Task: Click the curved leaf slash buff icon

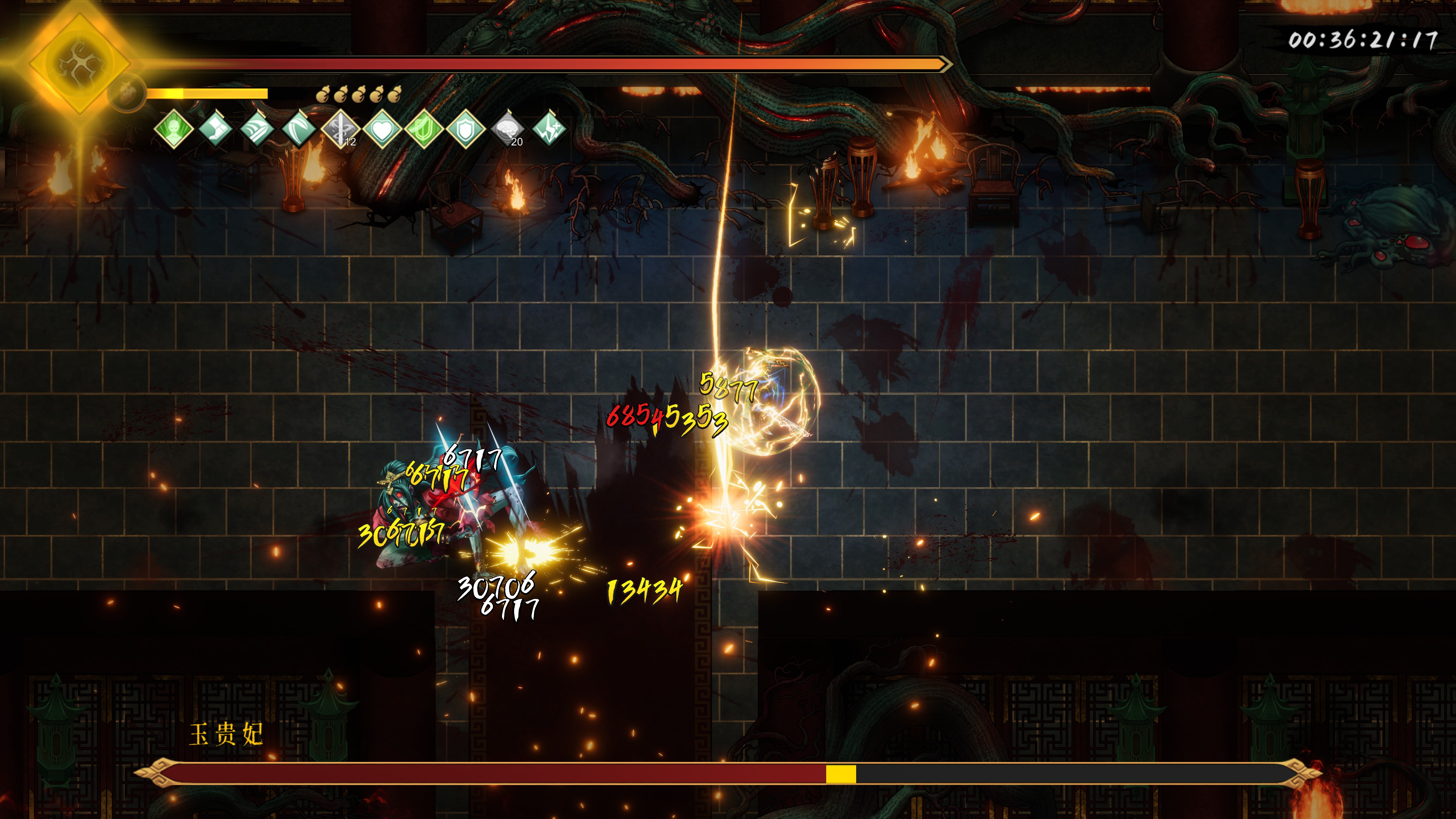Action: 299,129
